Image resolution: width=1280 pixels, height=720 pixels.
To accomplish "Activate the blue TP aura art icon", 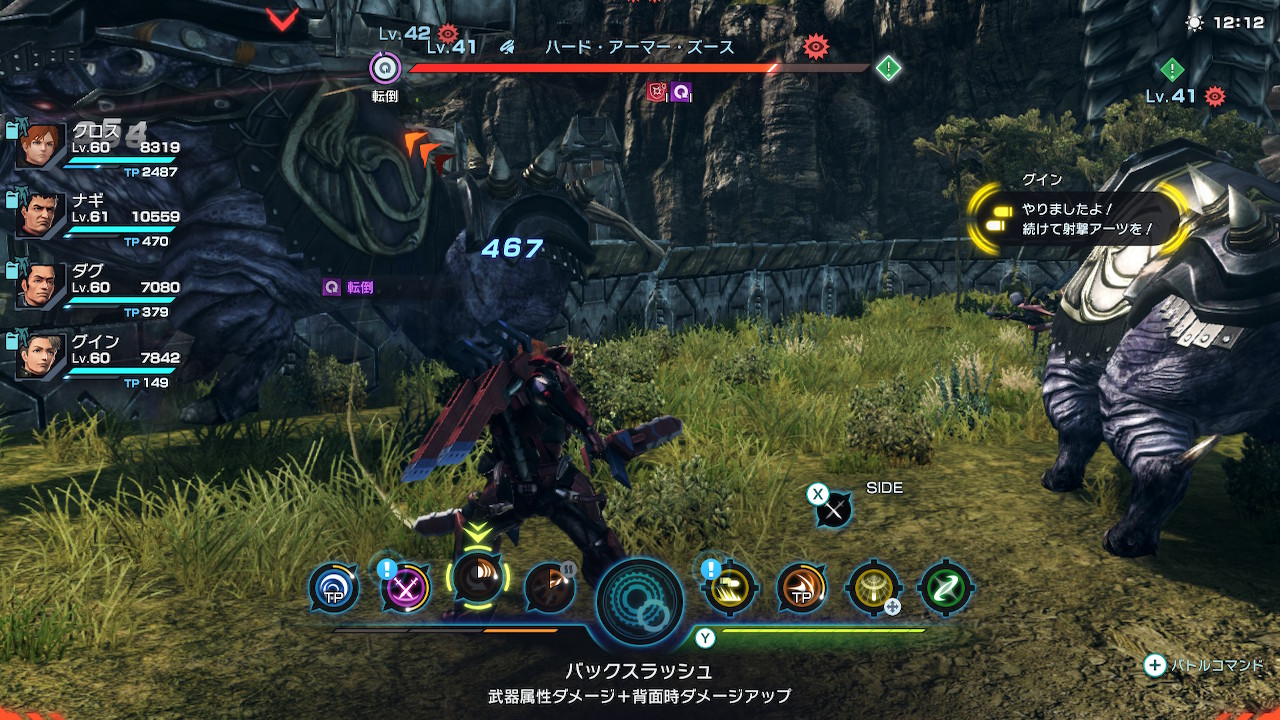I will (333, 588).
